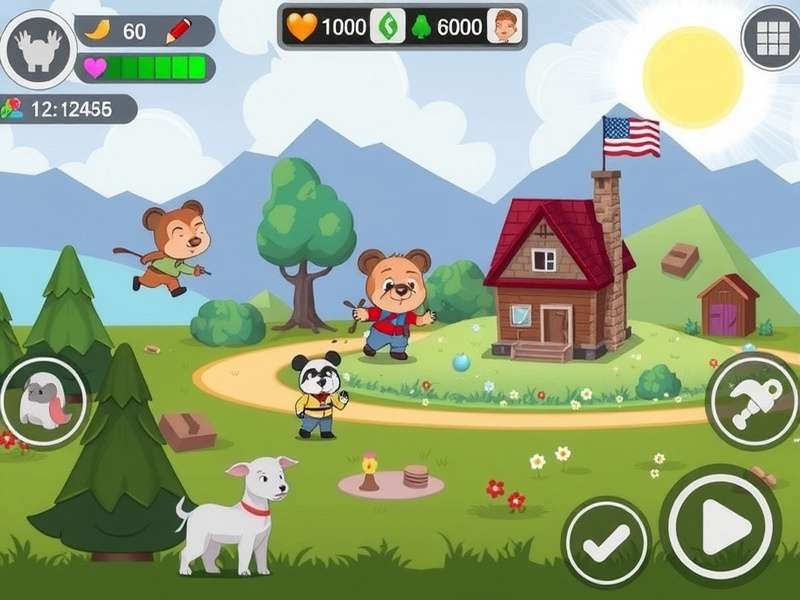This screenshot has height=600, width=800.
Task: Activate the hammer tool button
Action: point(751,402)
